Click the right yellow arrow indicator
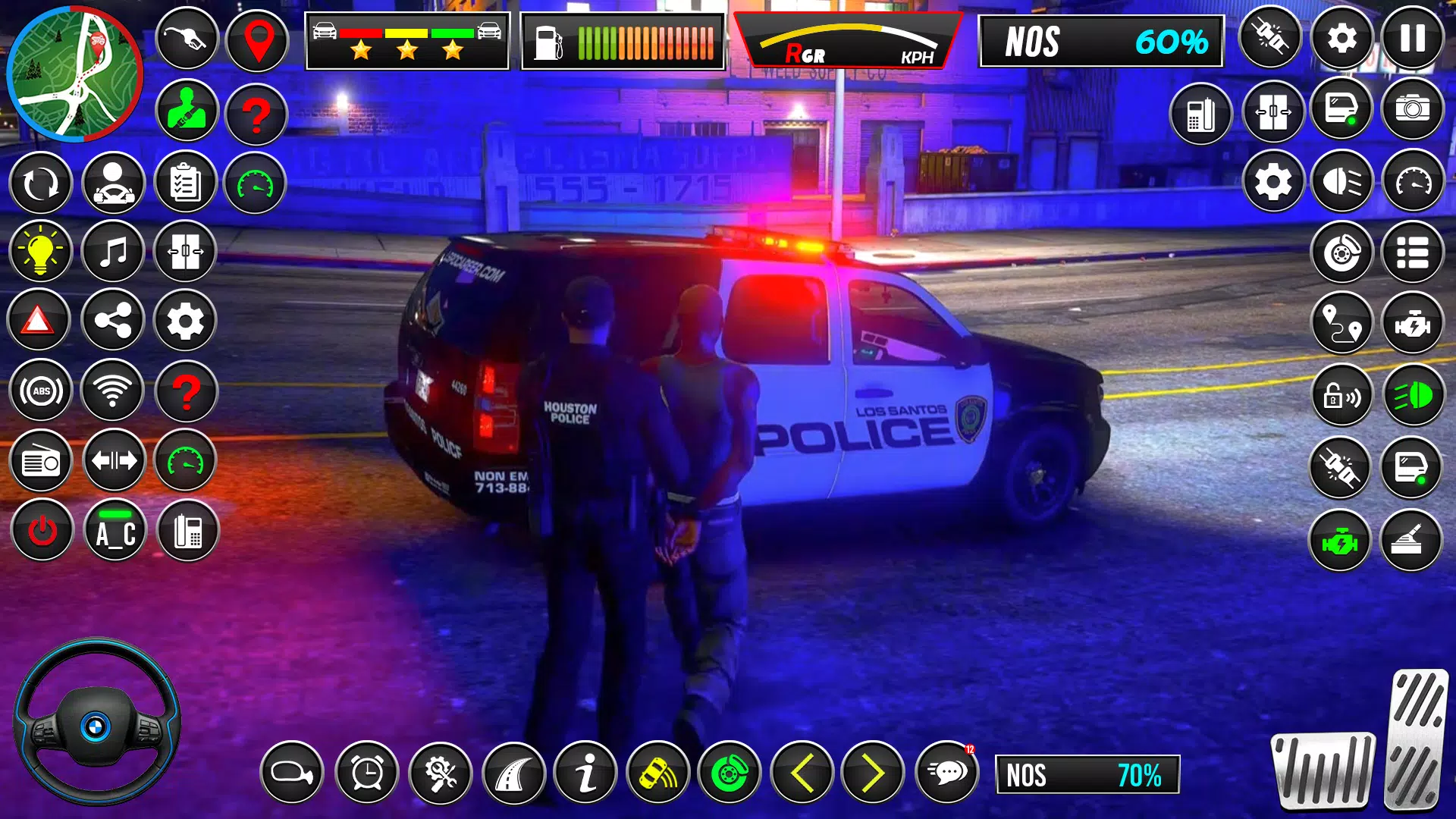Screen dimensions: 1456x819 pos(873,773)
